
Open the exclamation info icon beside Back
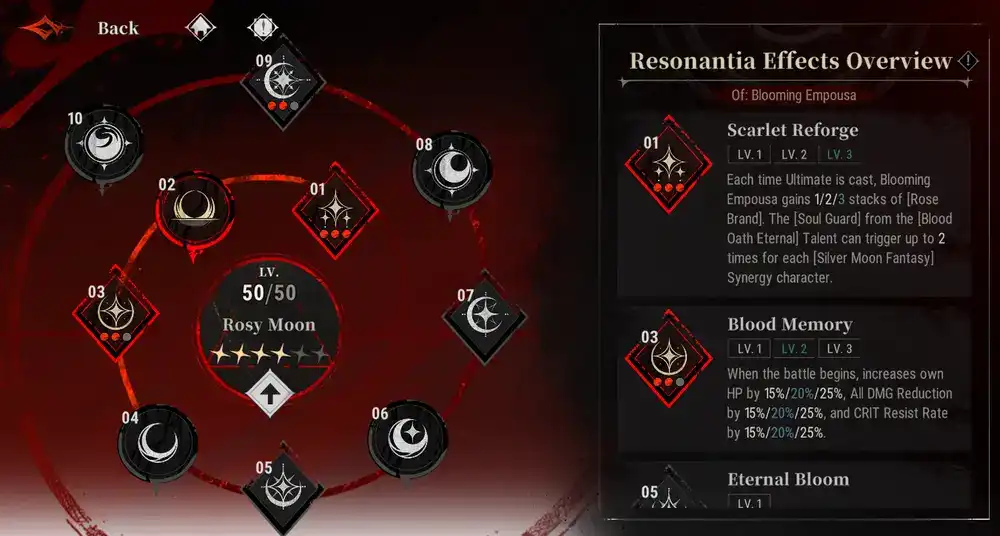click(263, 28)
